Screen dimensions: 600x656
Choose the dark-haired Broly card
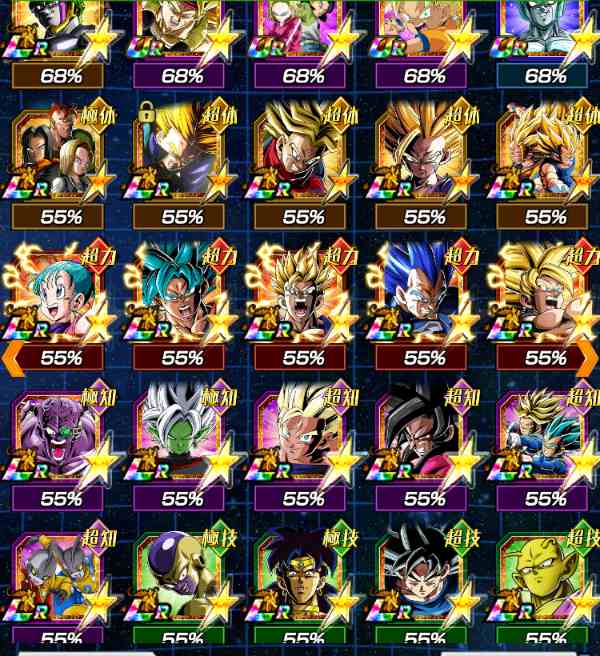click(x=301, y=578)
